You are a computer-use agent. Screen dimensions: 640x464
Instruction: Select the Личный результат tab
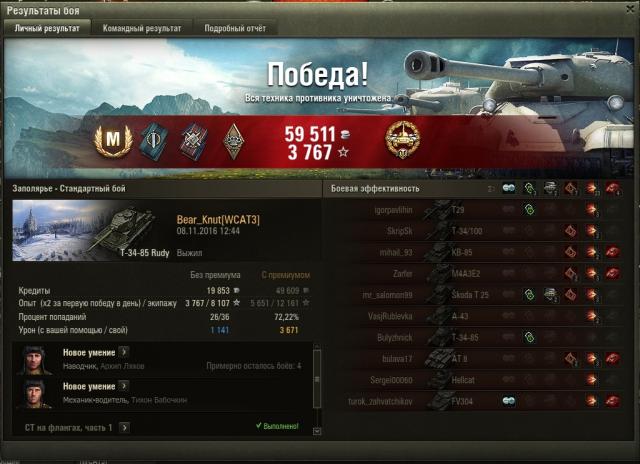click(49, 29)
